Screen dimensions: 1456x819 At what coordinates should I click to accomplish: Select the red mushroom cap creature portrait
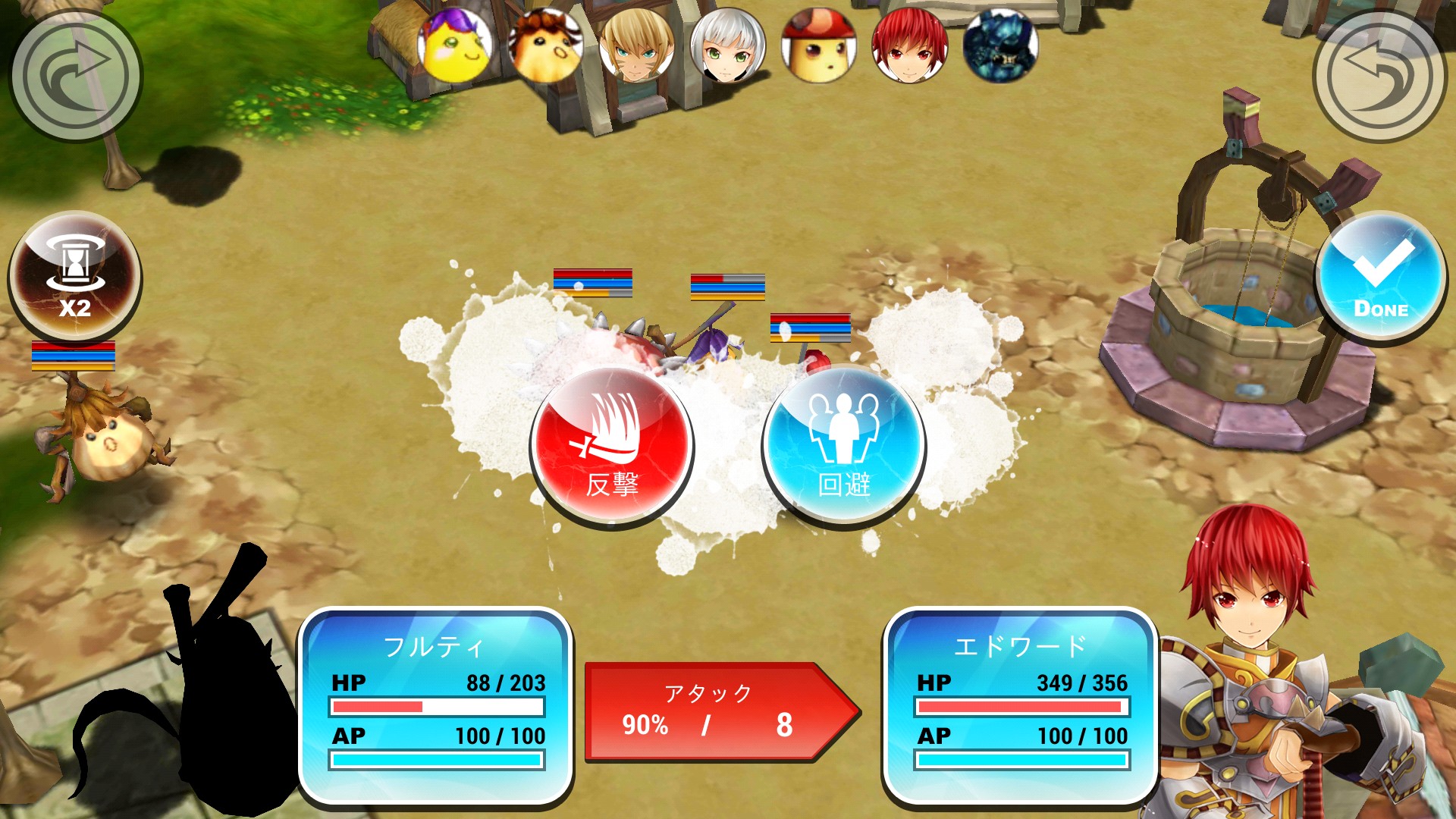[819, 45]
